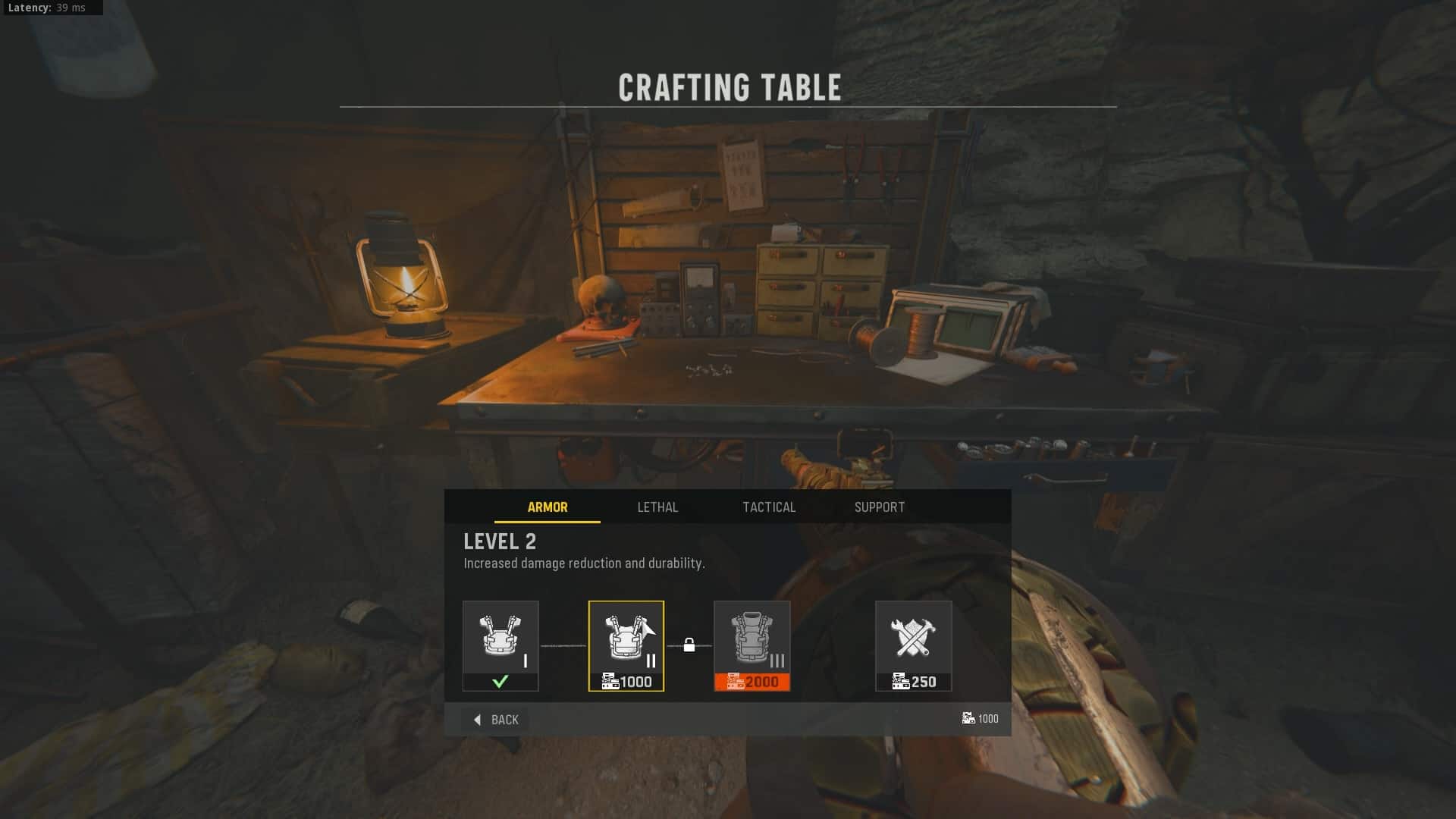Go back from the crafting table
The width and height of the screenshot is (1456, 819).
pos(497,720)
